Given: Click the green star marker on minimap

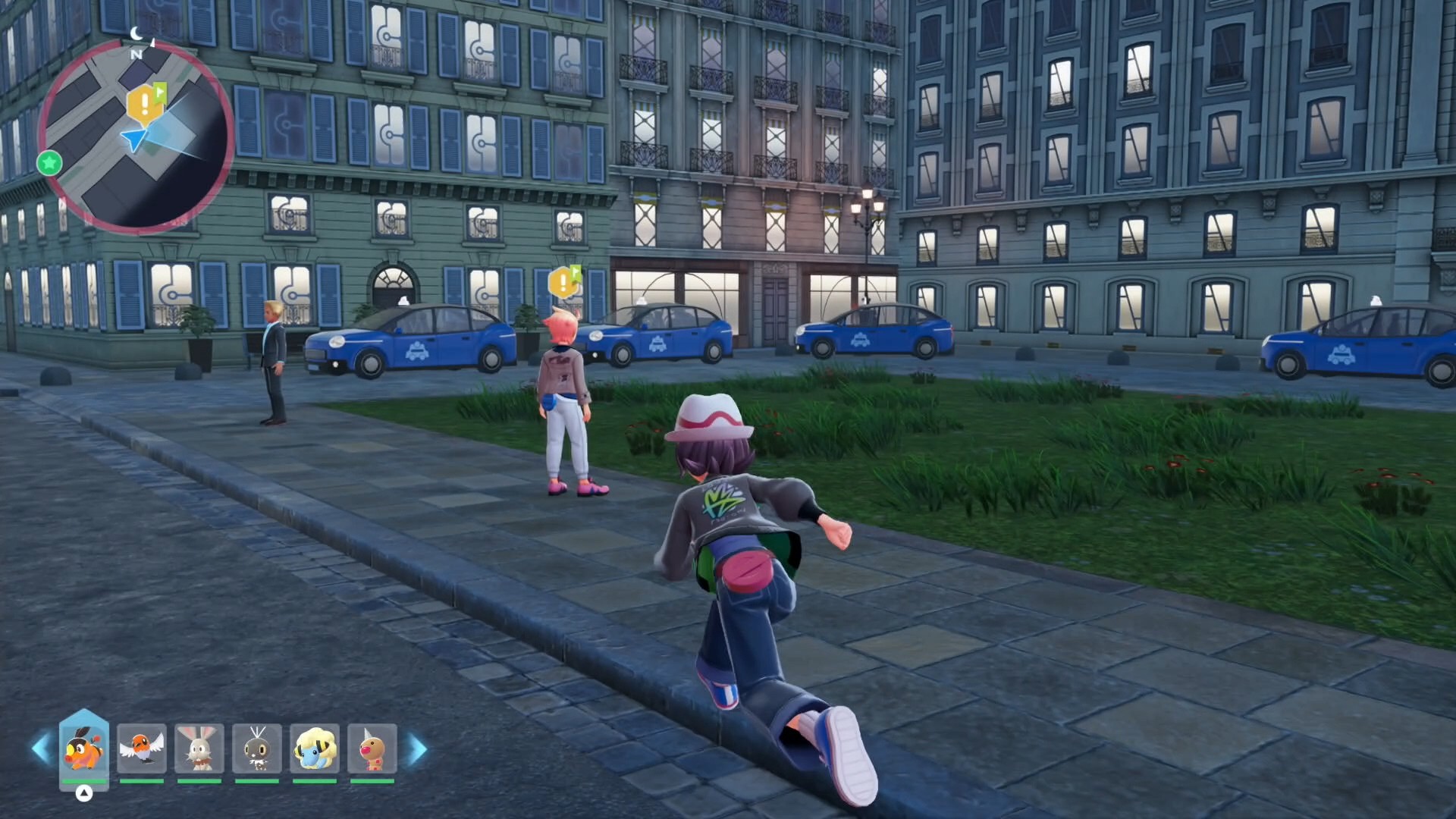Looking at the screenshot, I should (49, 162).
